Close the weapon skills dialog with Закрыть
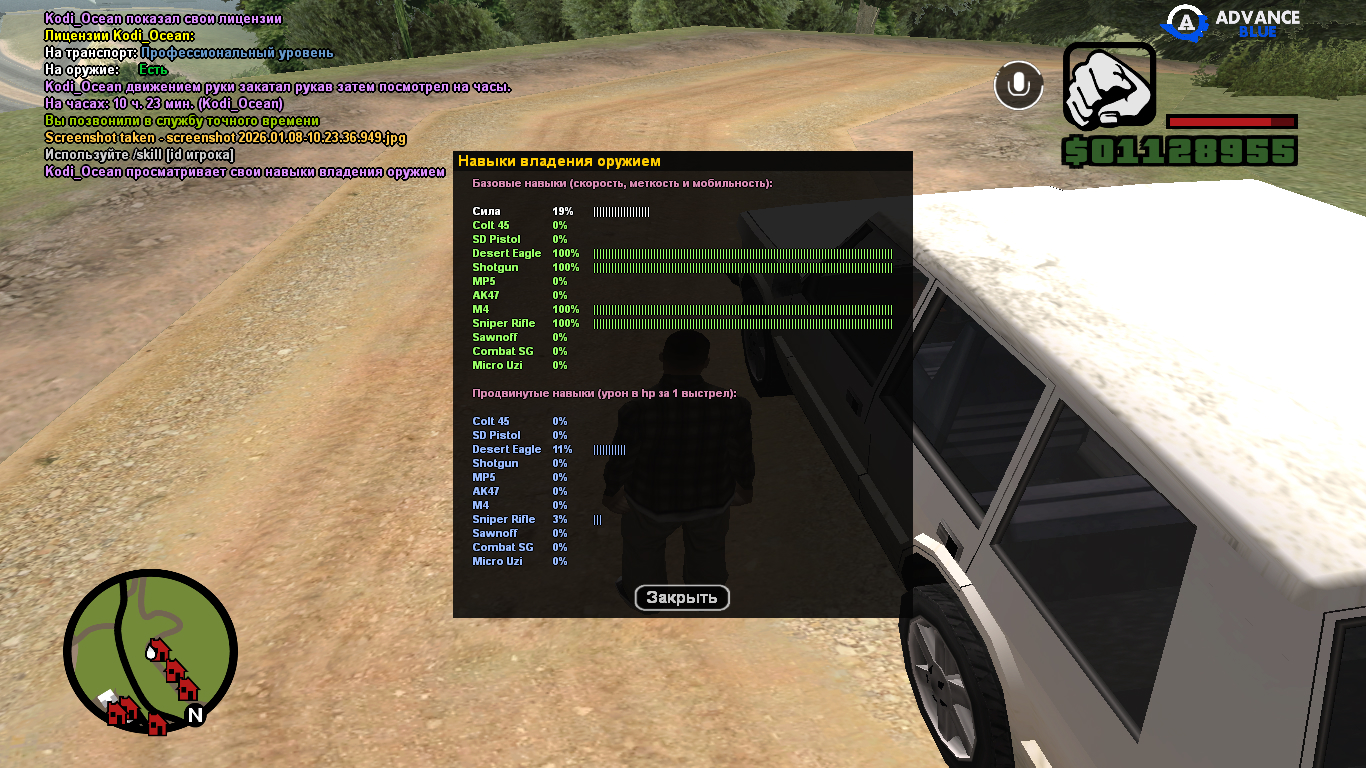1366x768 pixels. click(x=682, y=598)
